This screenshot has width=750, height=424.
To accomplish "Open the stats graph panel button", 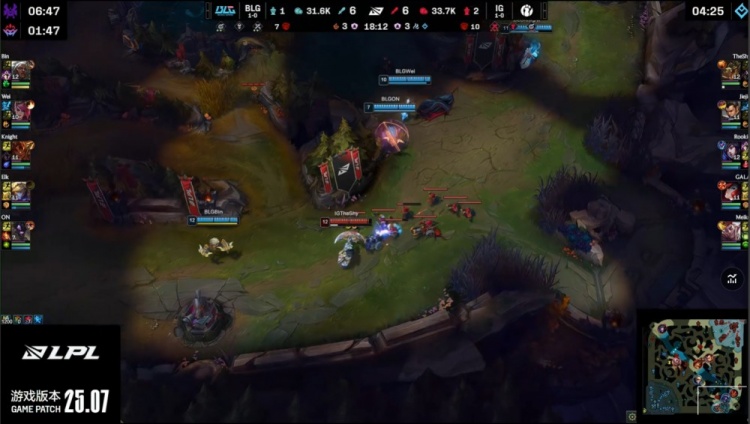I will coord(731,280).
